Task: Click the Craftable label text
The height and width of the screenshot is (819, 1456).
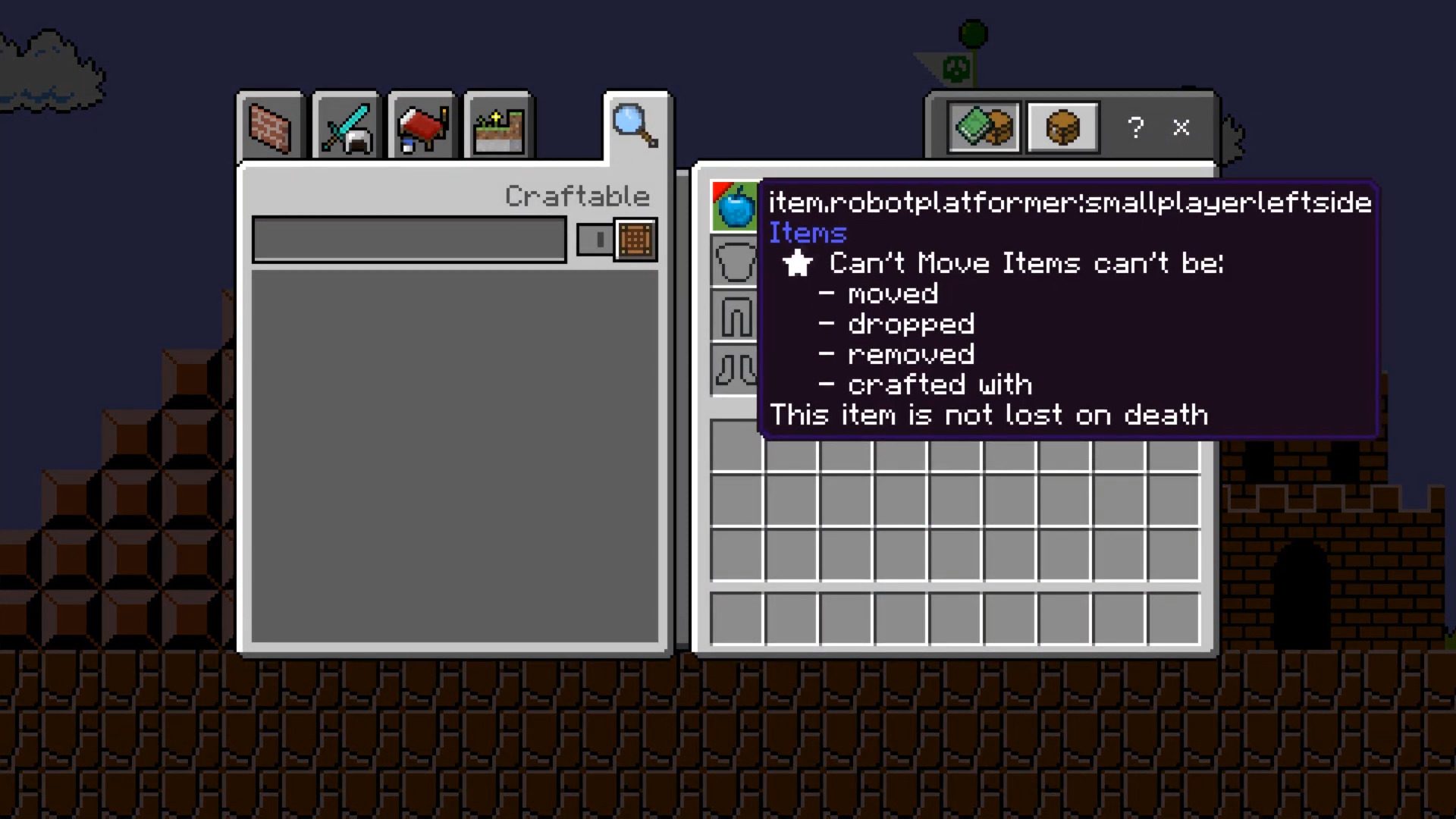Action: pyautogui.click(x=578, y=196)
